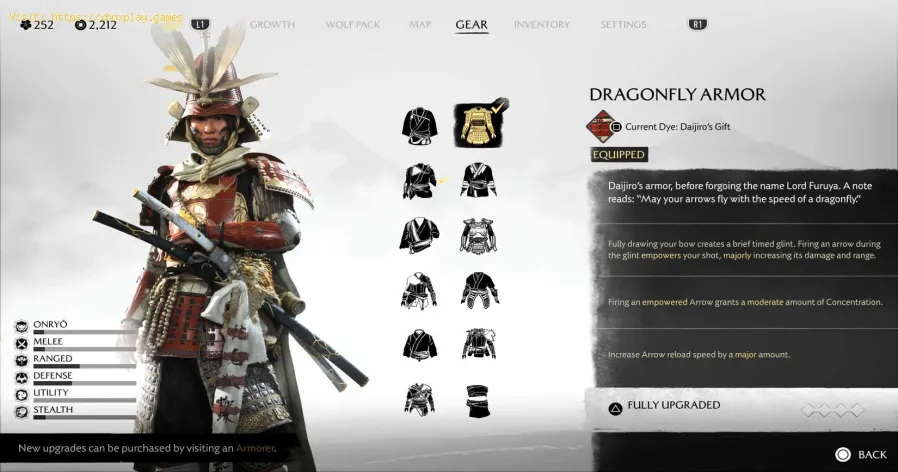The height and width of the screenshot is (472, 898).
Task: Select the heavy plated armor with shoulder guards
Action: click(479, 236)
